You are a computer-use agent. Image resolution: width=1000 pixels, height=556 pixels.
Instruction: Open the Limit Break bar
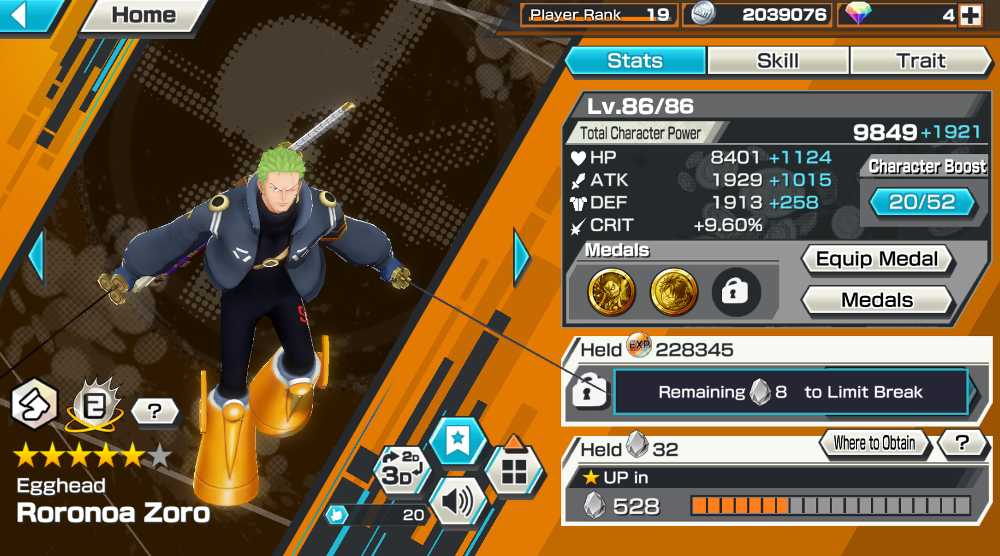pos(790,392)
